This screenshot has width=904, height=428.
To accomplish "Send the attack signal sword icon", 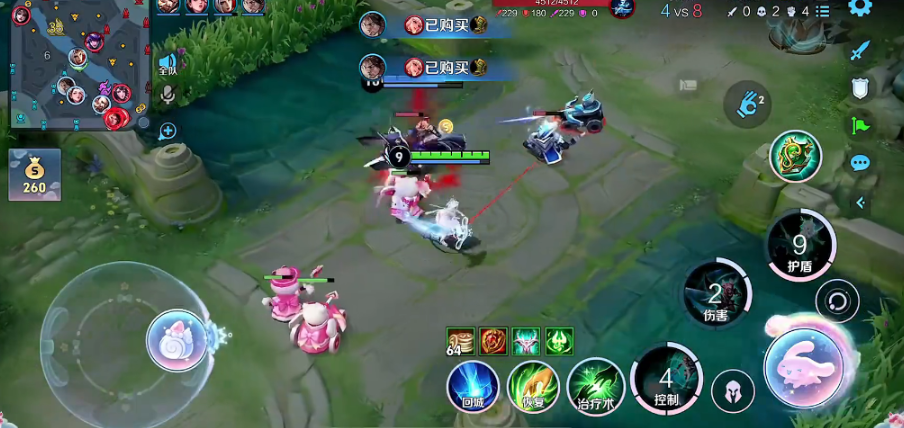I will [860, 50].
